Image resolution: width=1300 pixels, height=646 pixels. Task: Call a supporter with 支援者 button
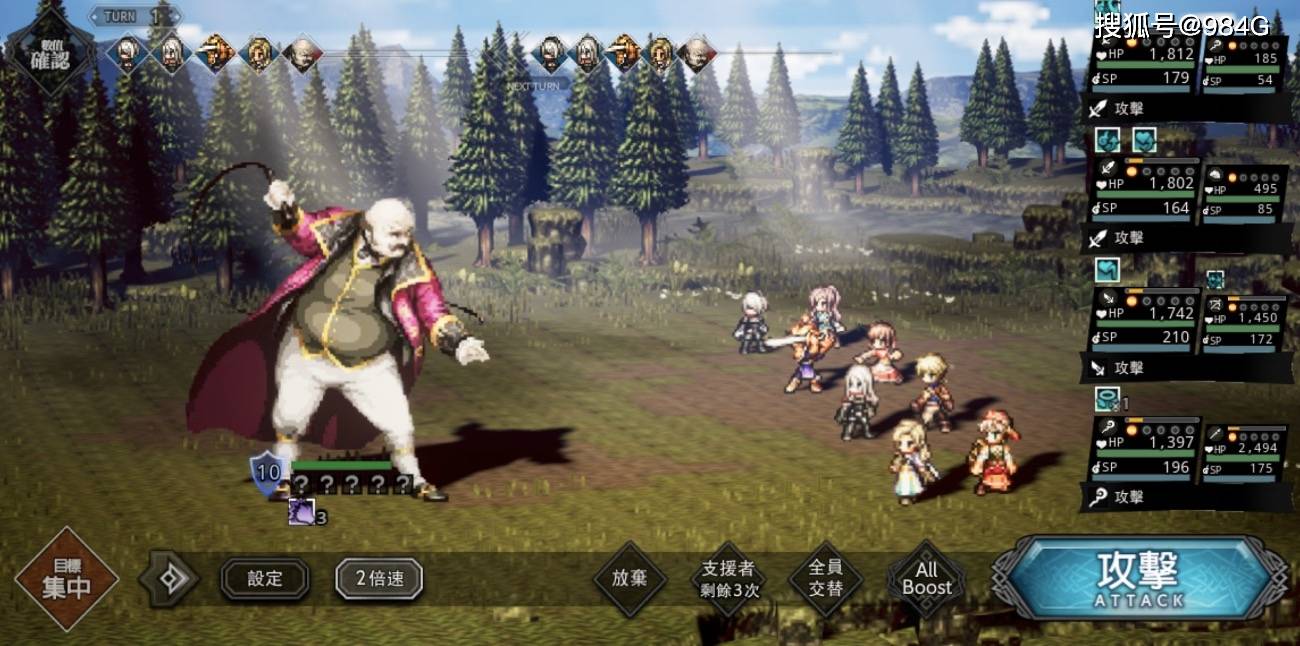tap(729, 579)
